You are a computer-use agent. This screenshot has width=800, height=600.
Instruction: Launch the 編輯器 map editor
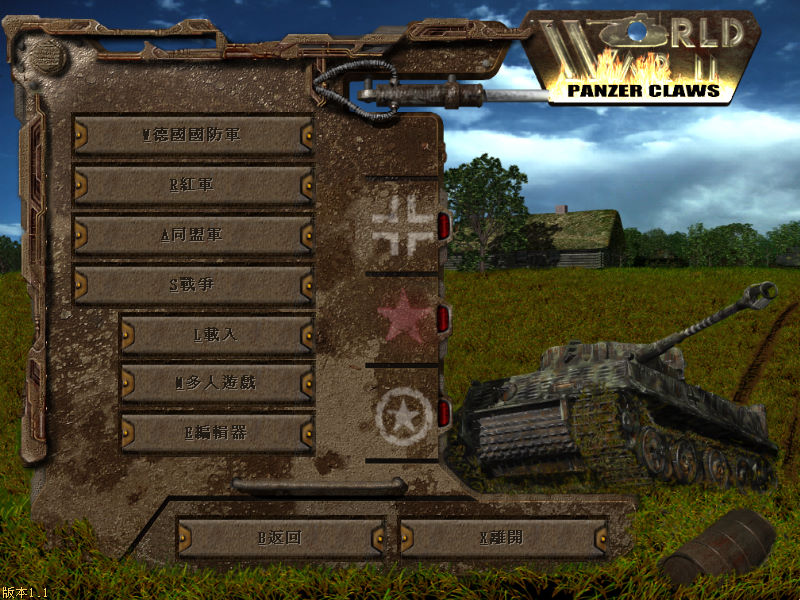coord(217,433)
